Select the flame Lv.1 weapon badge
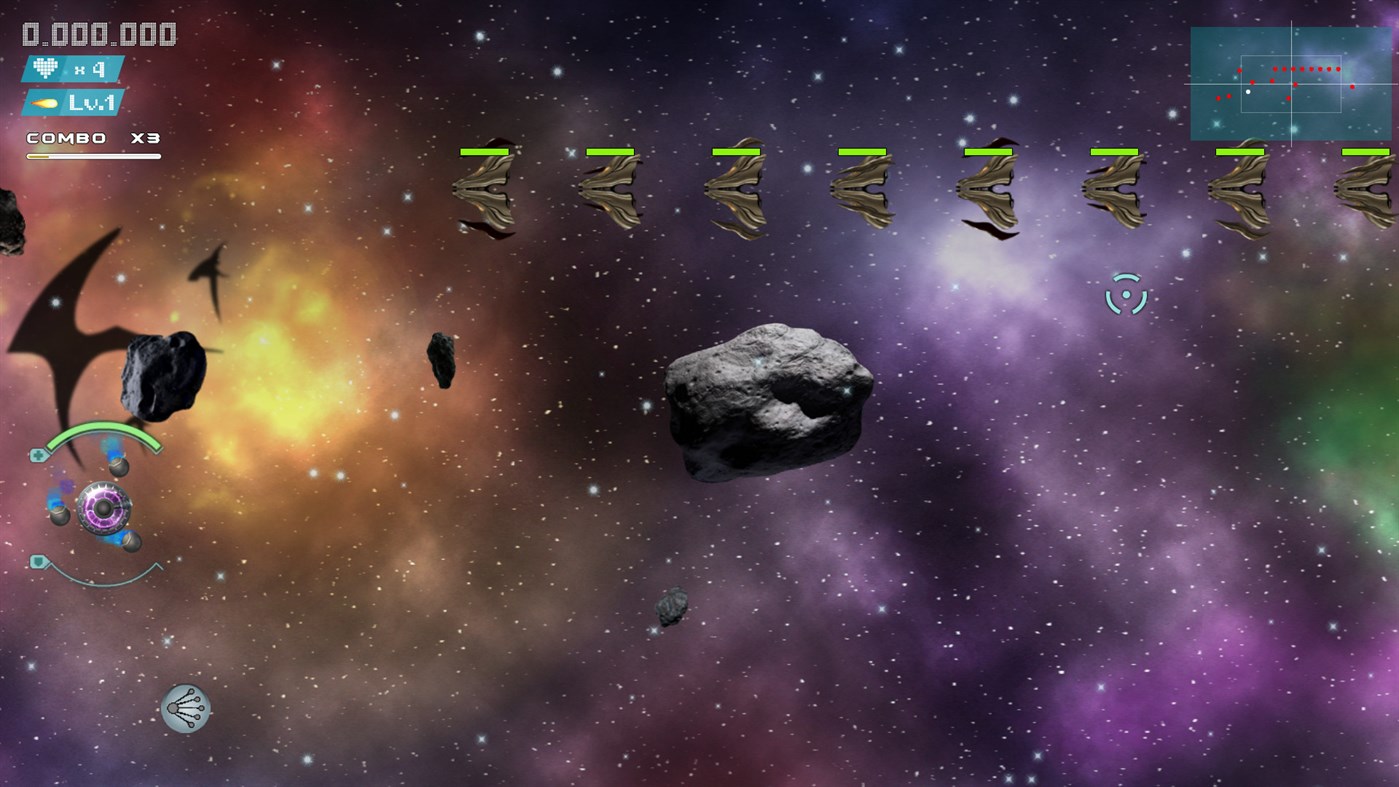1399x787 pixels. pyautogui.click(x=70, y=102)
